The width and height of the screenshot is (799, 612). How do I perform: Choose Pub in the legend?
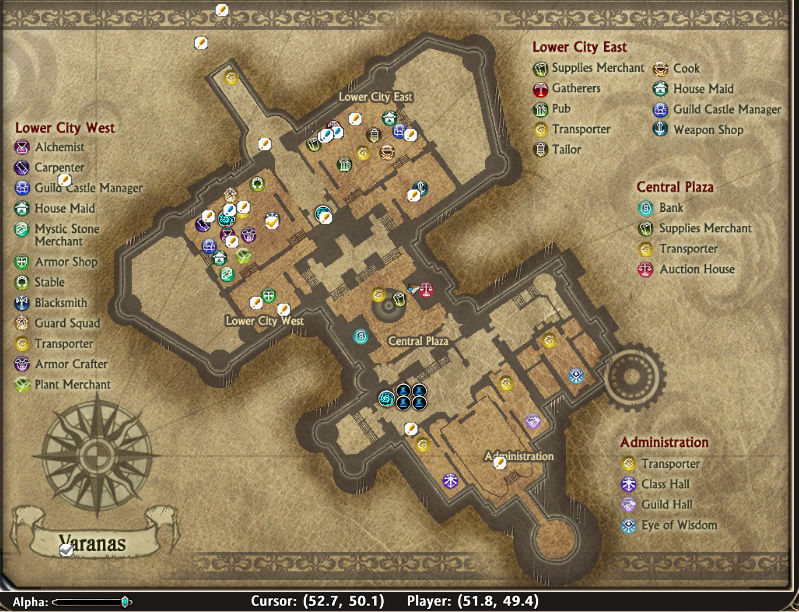(x=561, y=109)
